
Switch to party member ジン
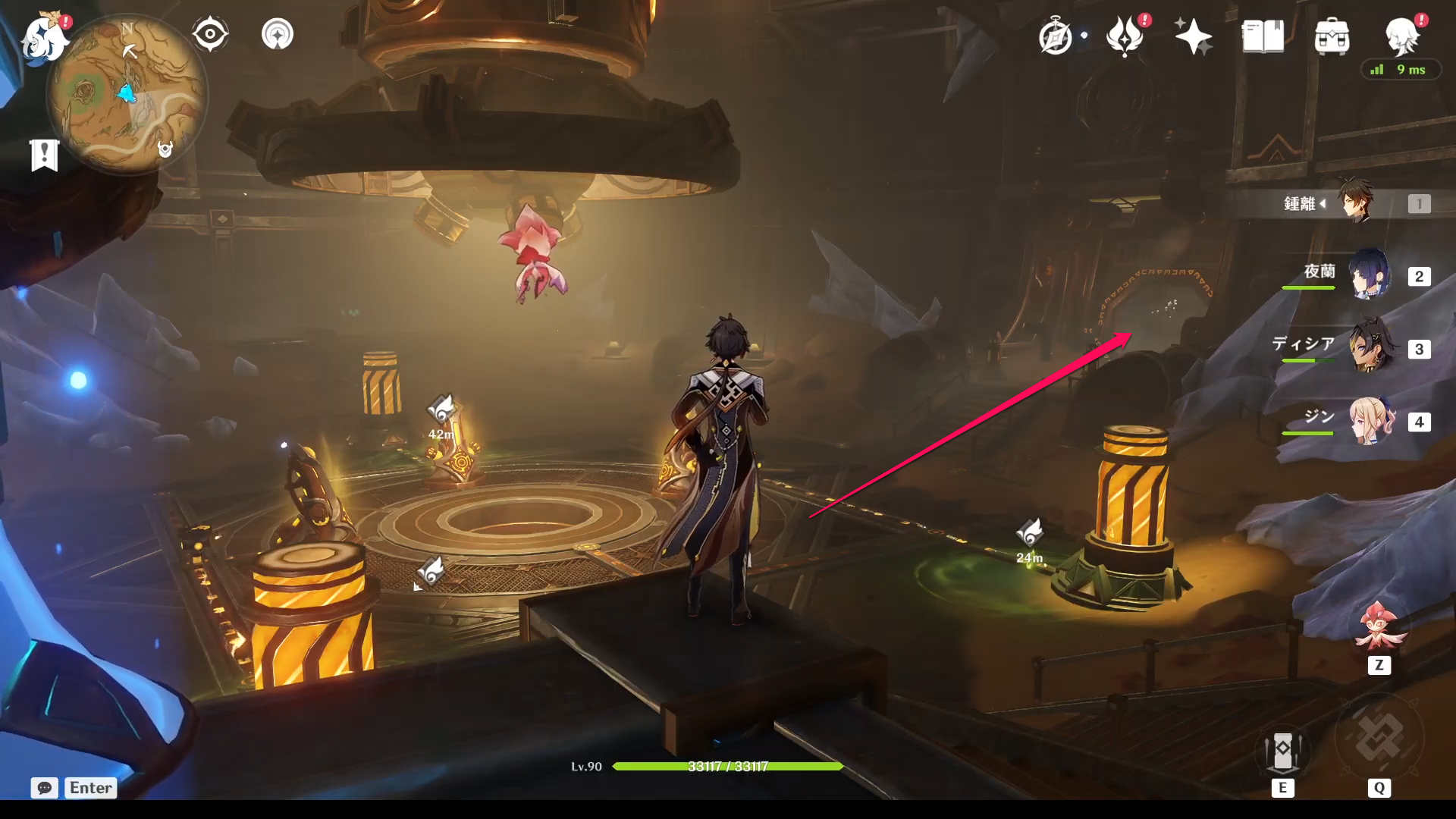coord(1370,421)
